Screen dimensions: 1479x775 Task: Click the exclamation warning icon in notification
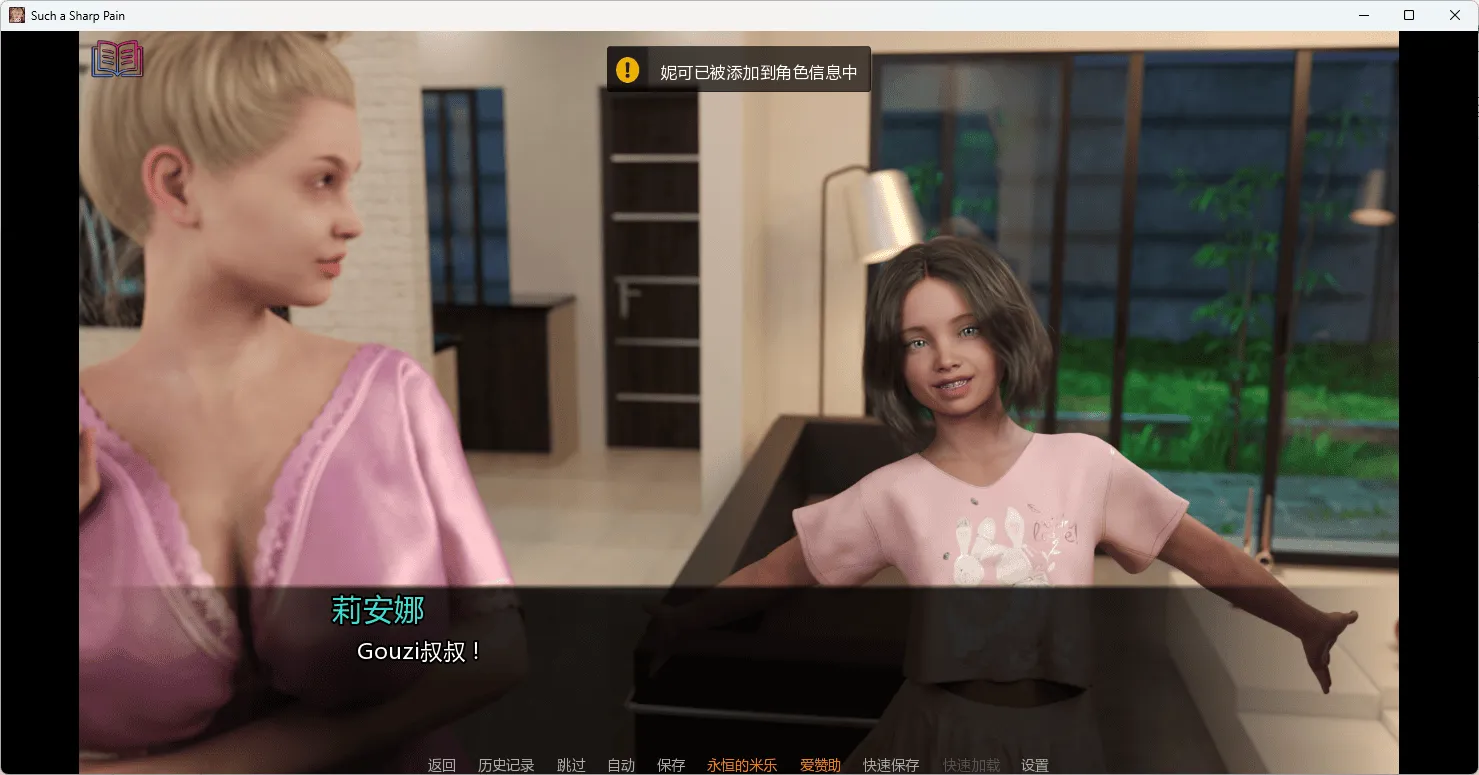pyautogui.click(x=627, y=69)
